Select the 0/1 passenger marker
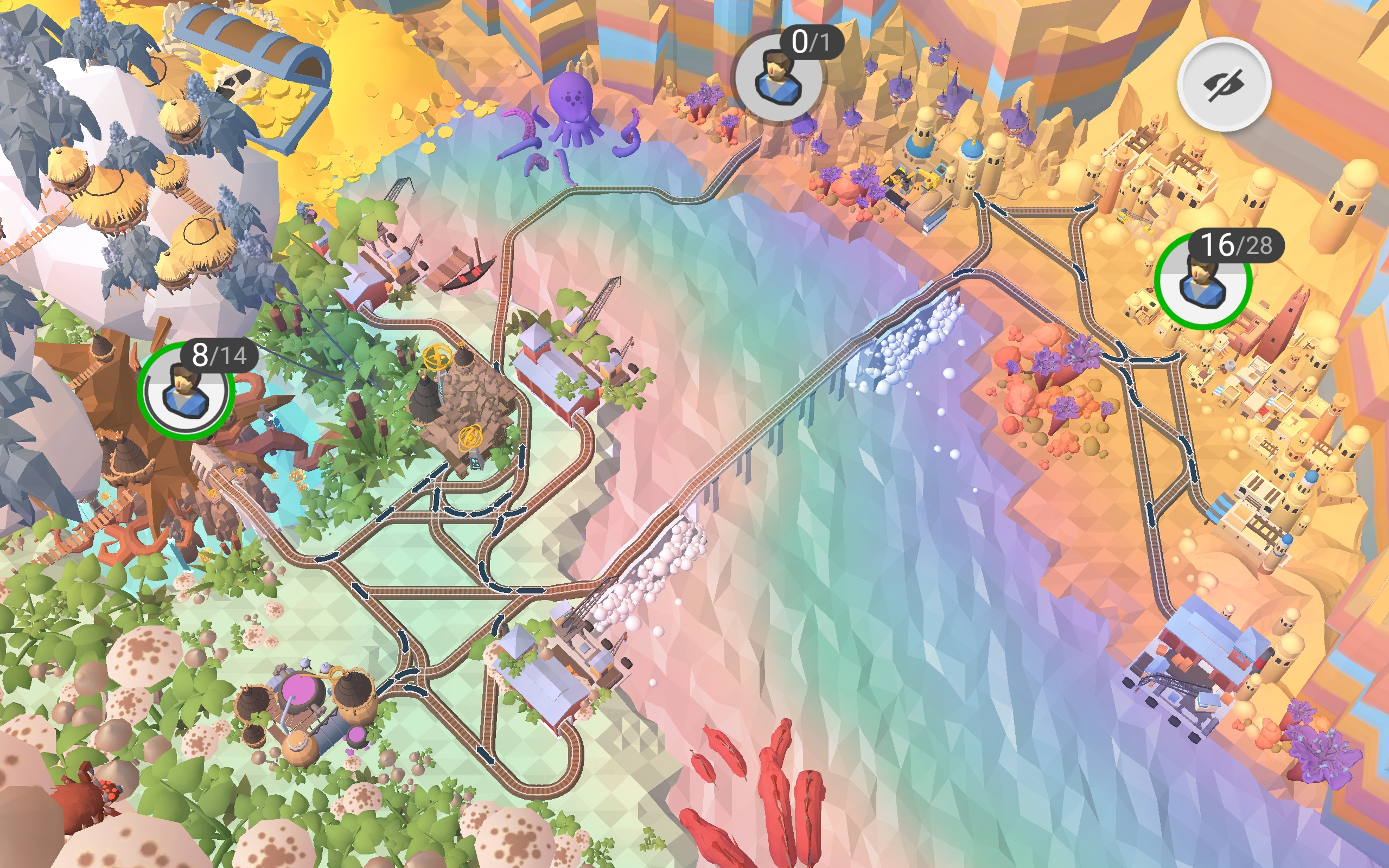This screenshot has width=1389, height=868. tap(778, 77)
